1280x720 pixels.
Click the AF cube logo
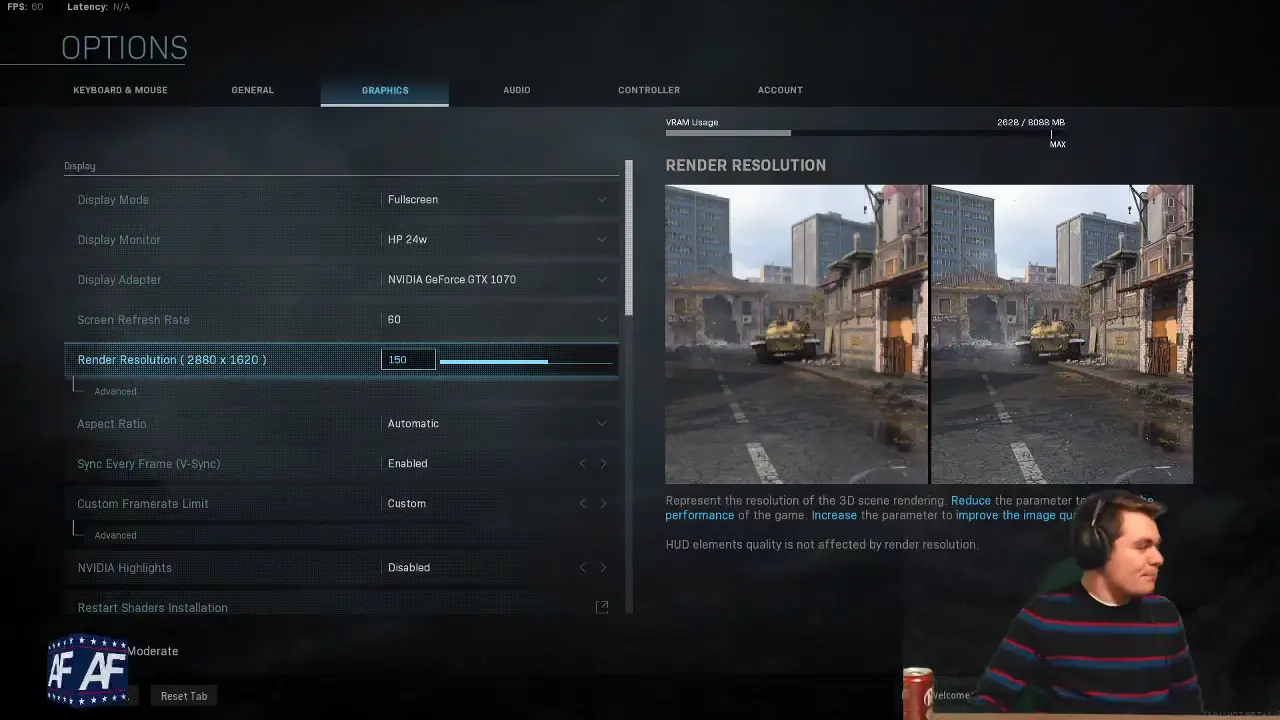click(89, 668)
